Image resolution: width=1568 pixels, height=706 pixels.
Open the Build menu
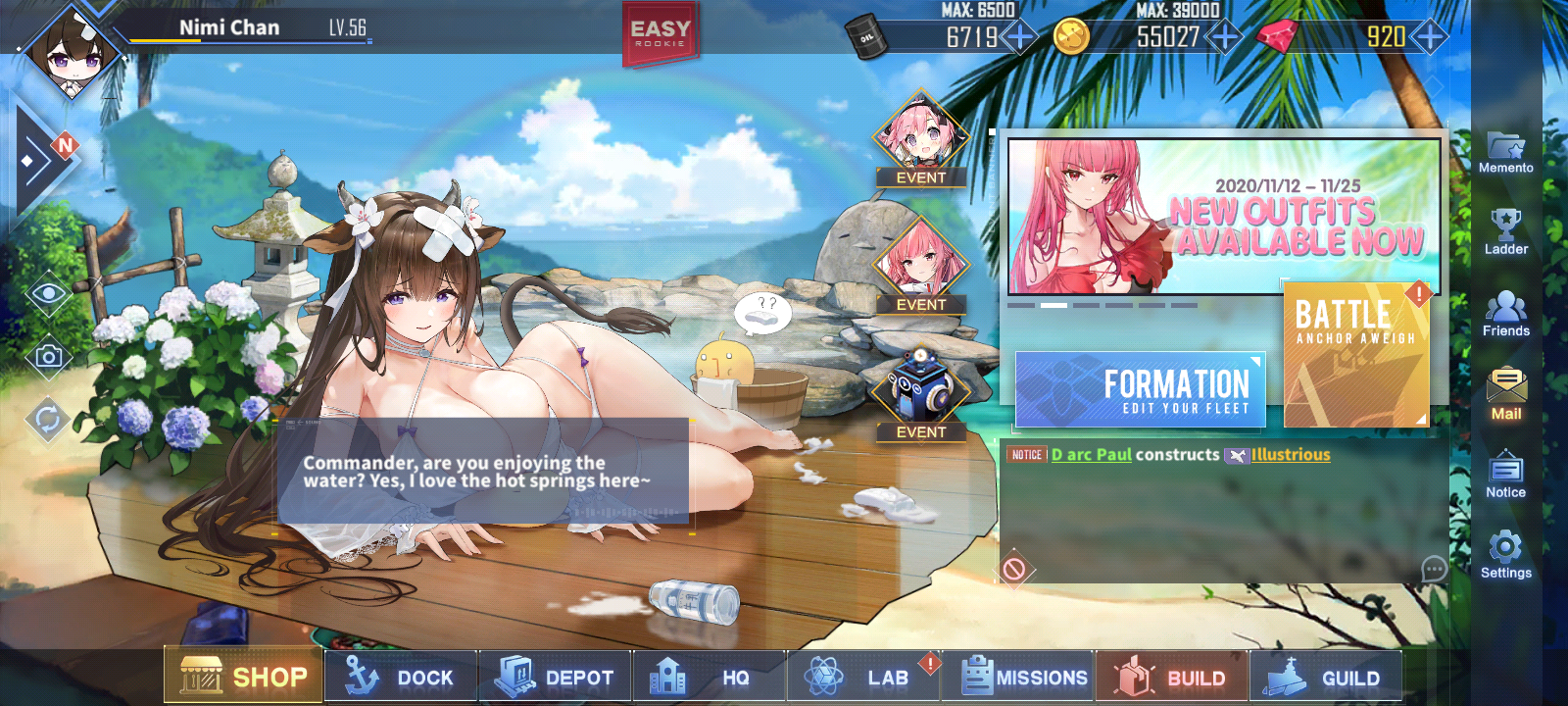coord(1172,677)
